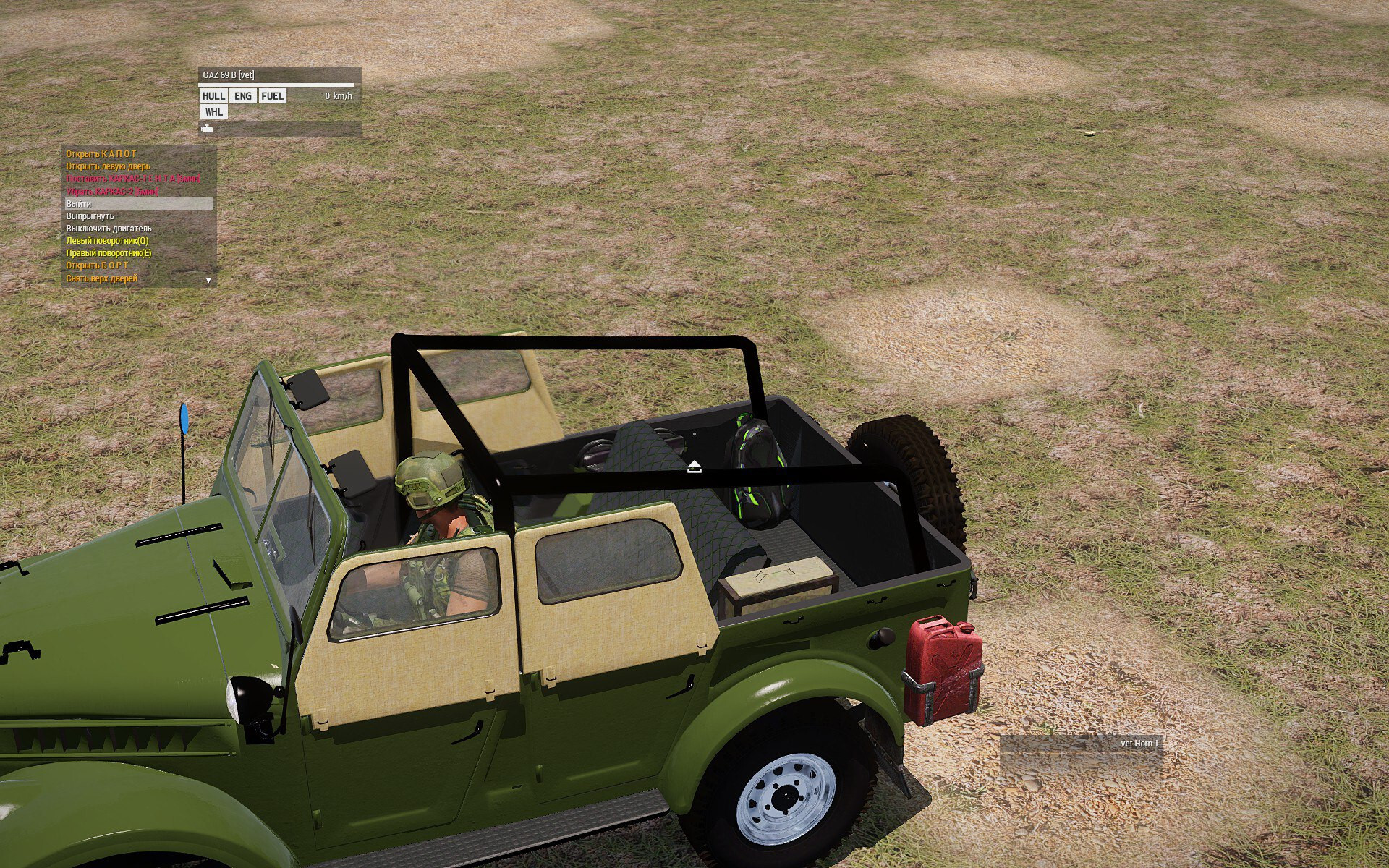Choose 'Открыть левую дверь' in action menu
The height and width of the screenshot is (868, 1389).
109,166
